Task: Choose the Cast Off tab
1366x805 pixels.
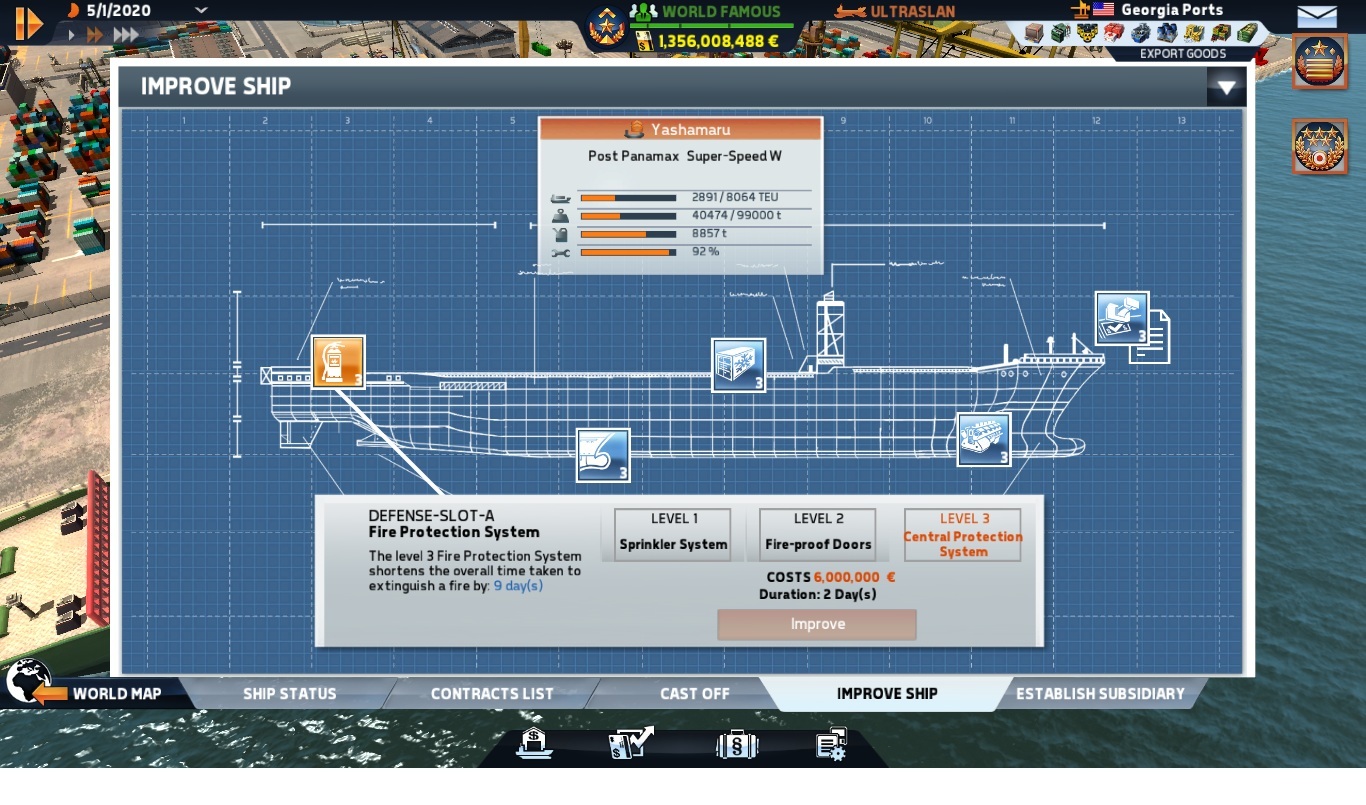Action: (x=694, y=693)
